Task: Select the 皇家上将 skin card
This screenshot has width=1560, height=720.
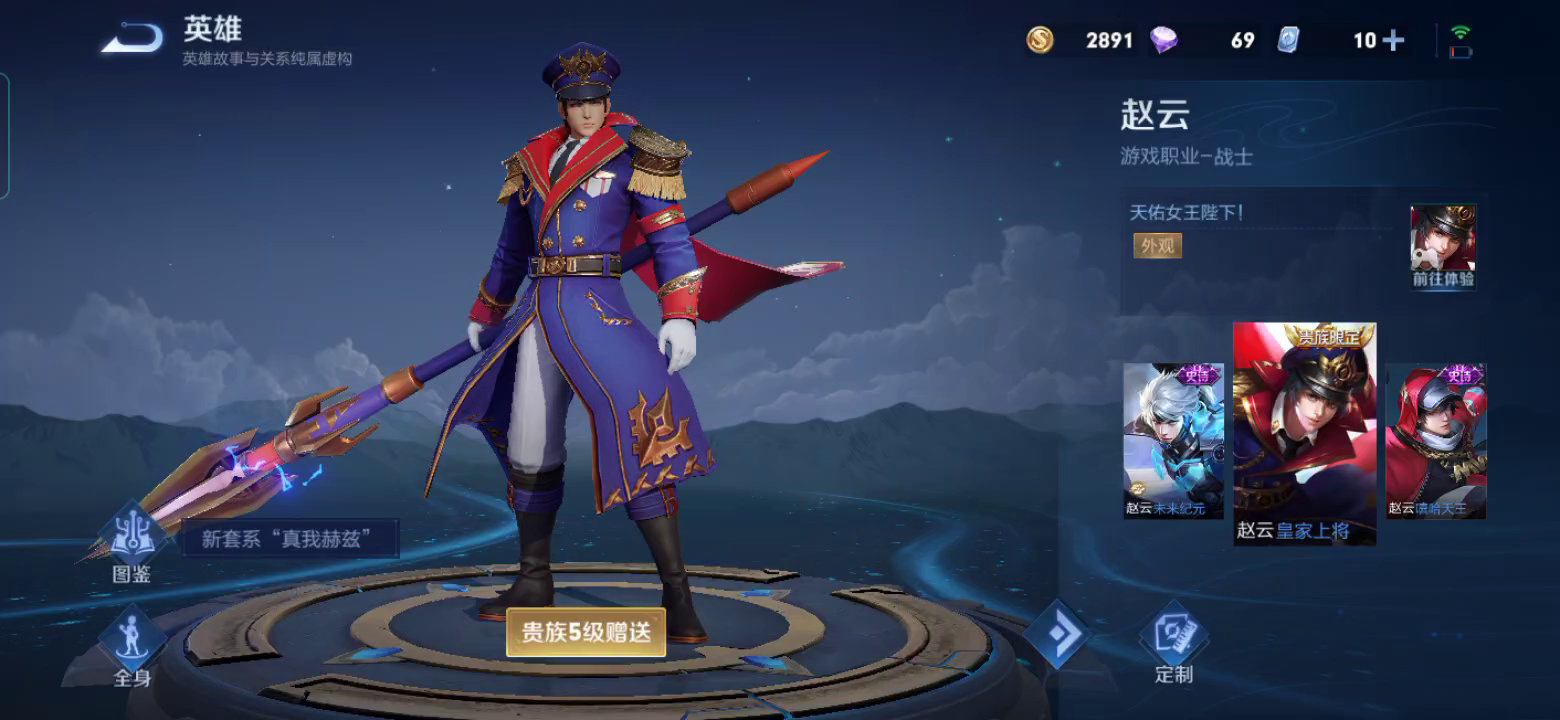Action: click(x=1304, y=434)
